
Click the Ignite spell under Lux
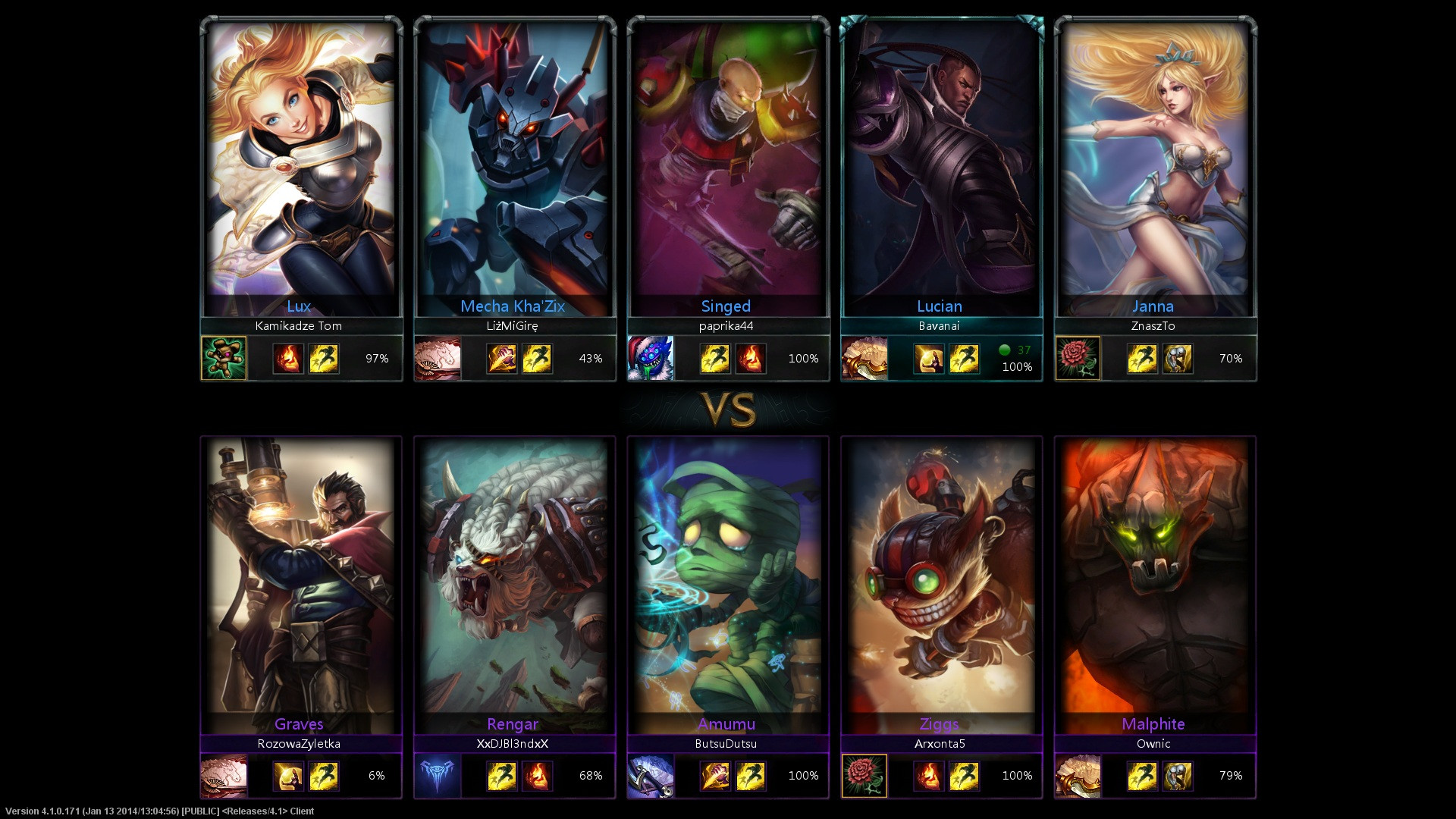pyautogui.click(x=288, y=359)
